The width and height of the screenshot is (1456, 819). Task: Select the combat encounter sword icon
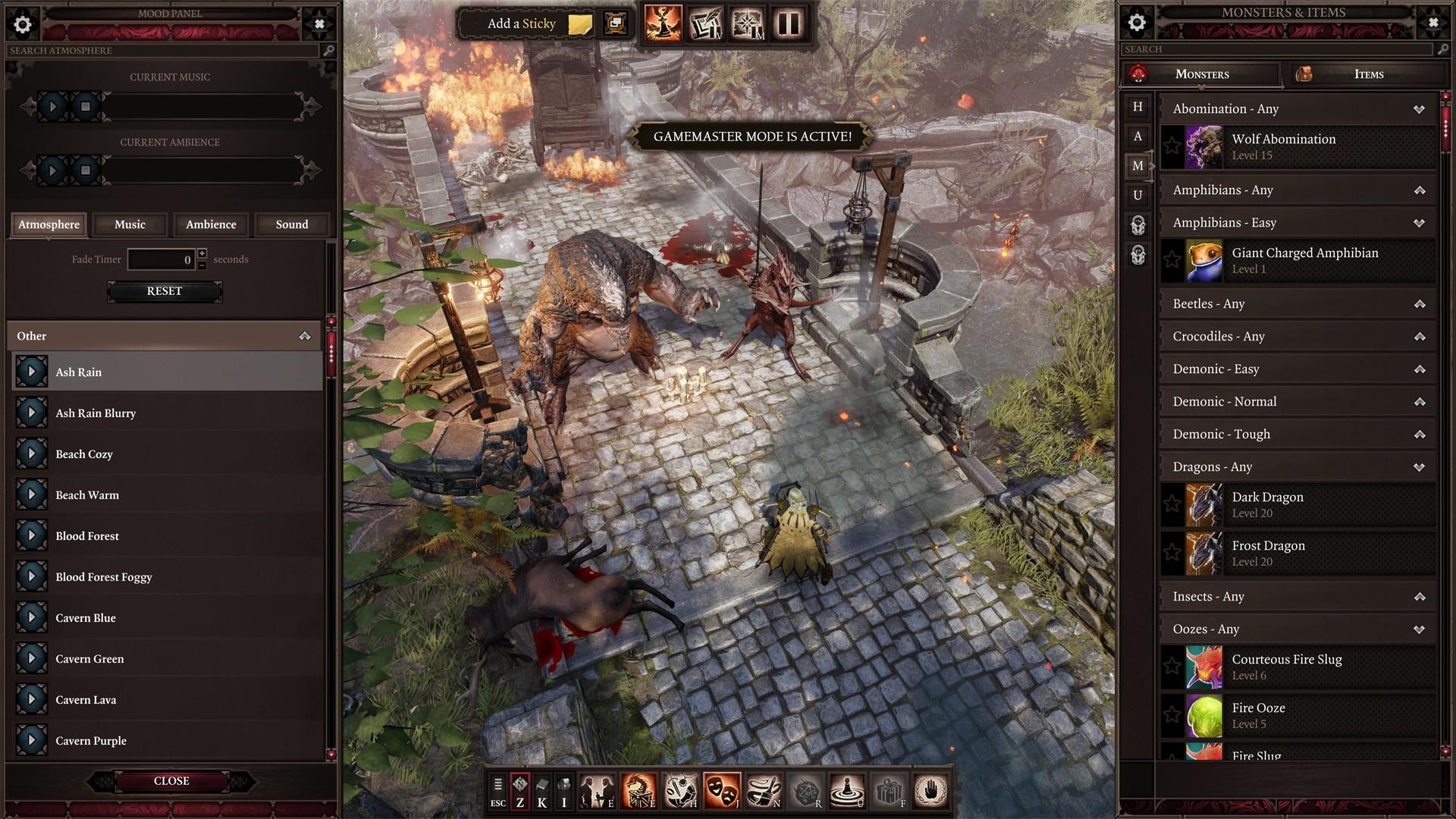(x=679, y=791)
